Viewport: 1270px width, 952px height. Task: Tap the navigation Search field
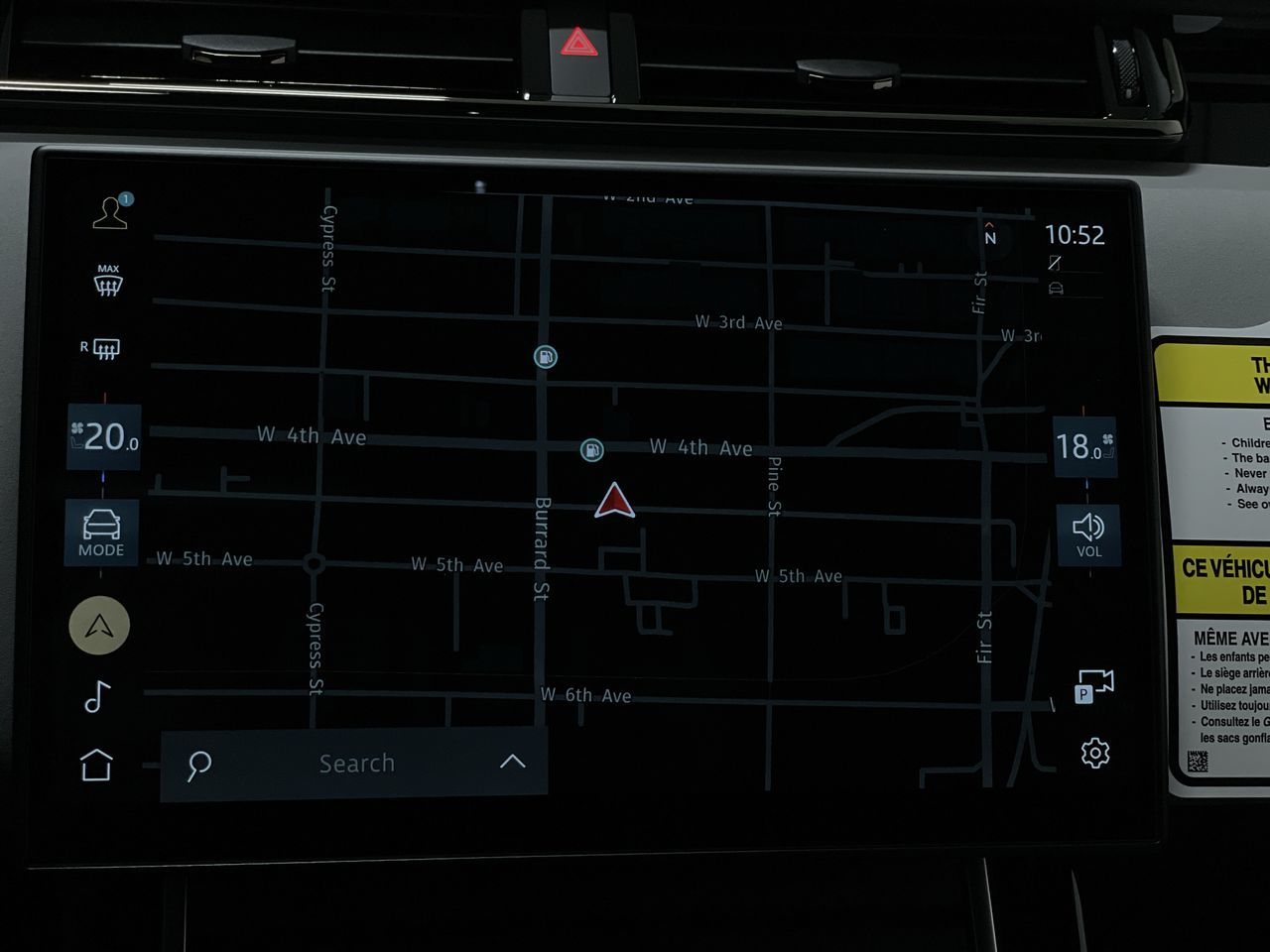click(356, 764)
